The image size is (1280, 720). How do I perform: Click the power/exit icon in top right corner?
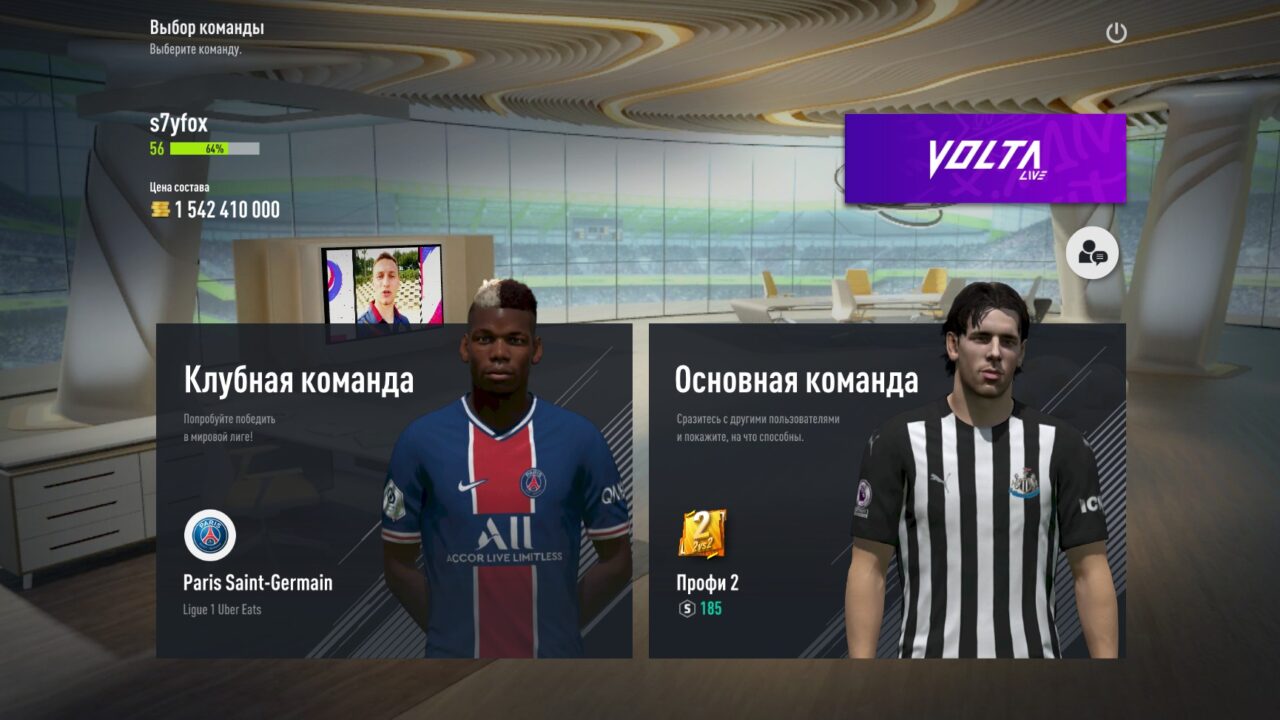[1117, 32]
